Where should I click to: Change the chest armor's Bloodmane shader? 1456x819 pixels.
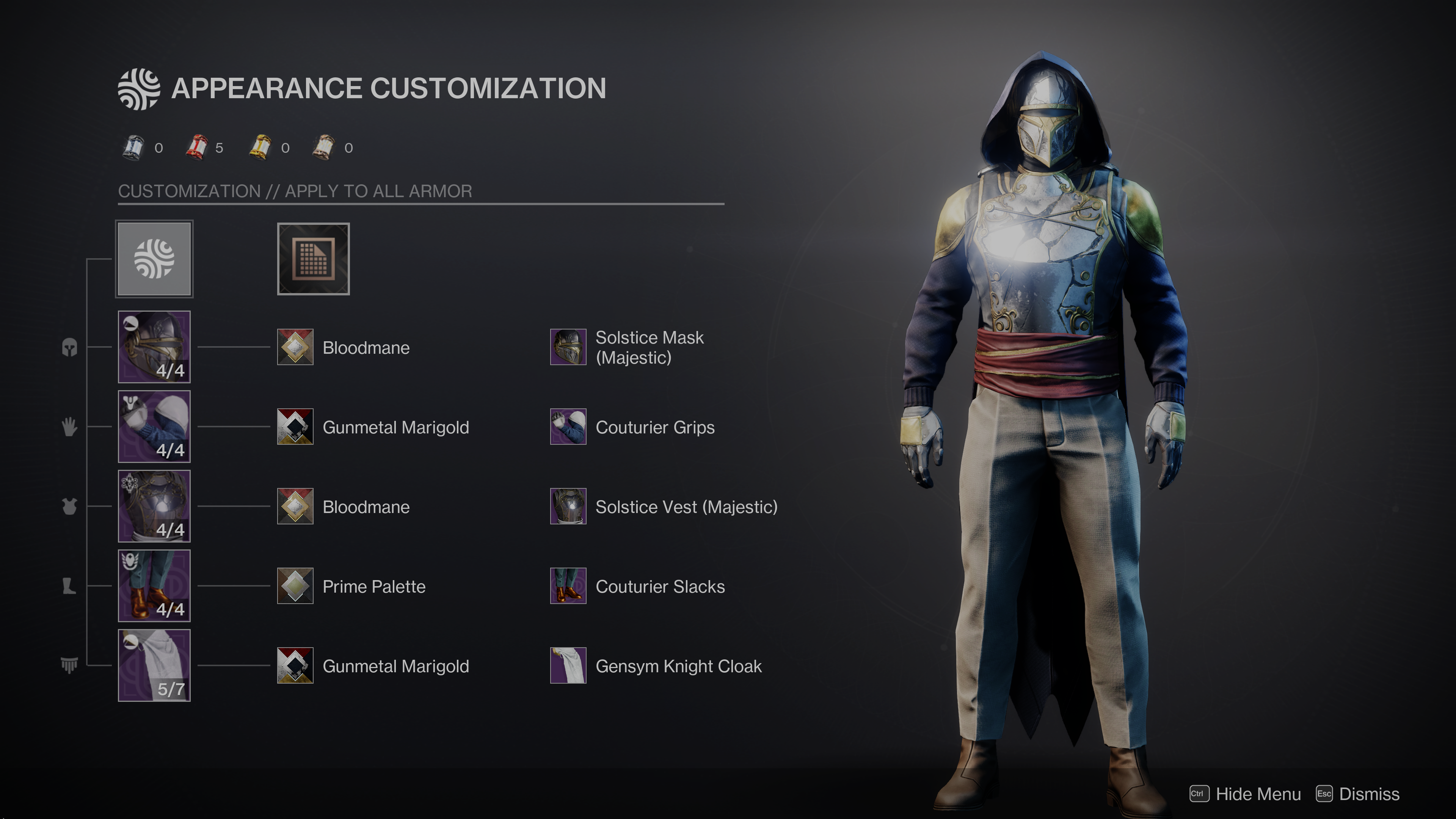click(x=295, y=507)
